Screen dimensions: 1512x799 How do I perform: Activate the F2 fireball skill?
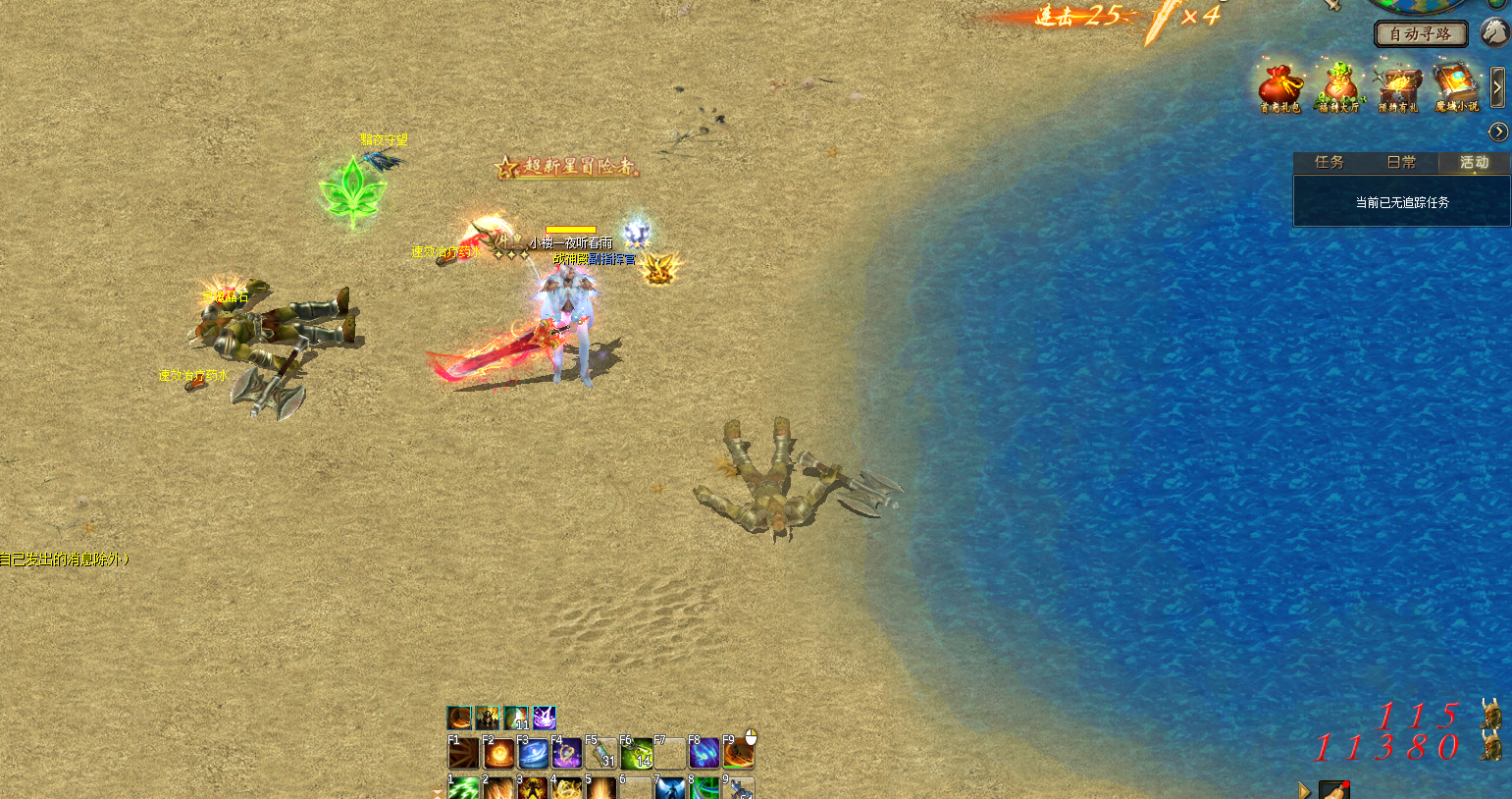499,754
